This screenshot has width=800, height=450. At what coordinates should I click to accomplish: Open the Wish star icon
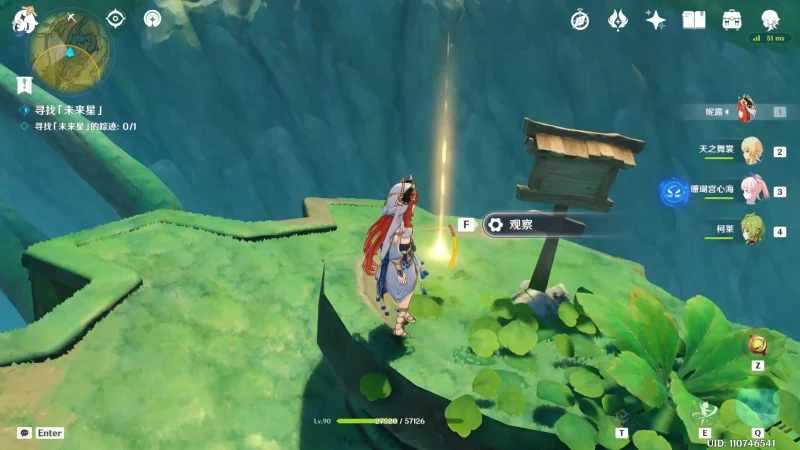click(656, 20)
